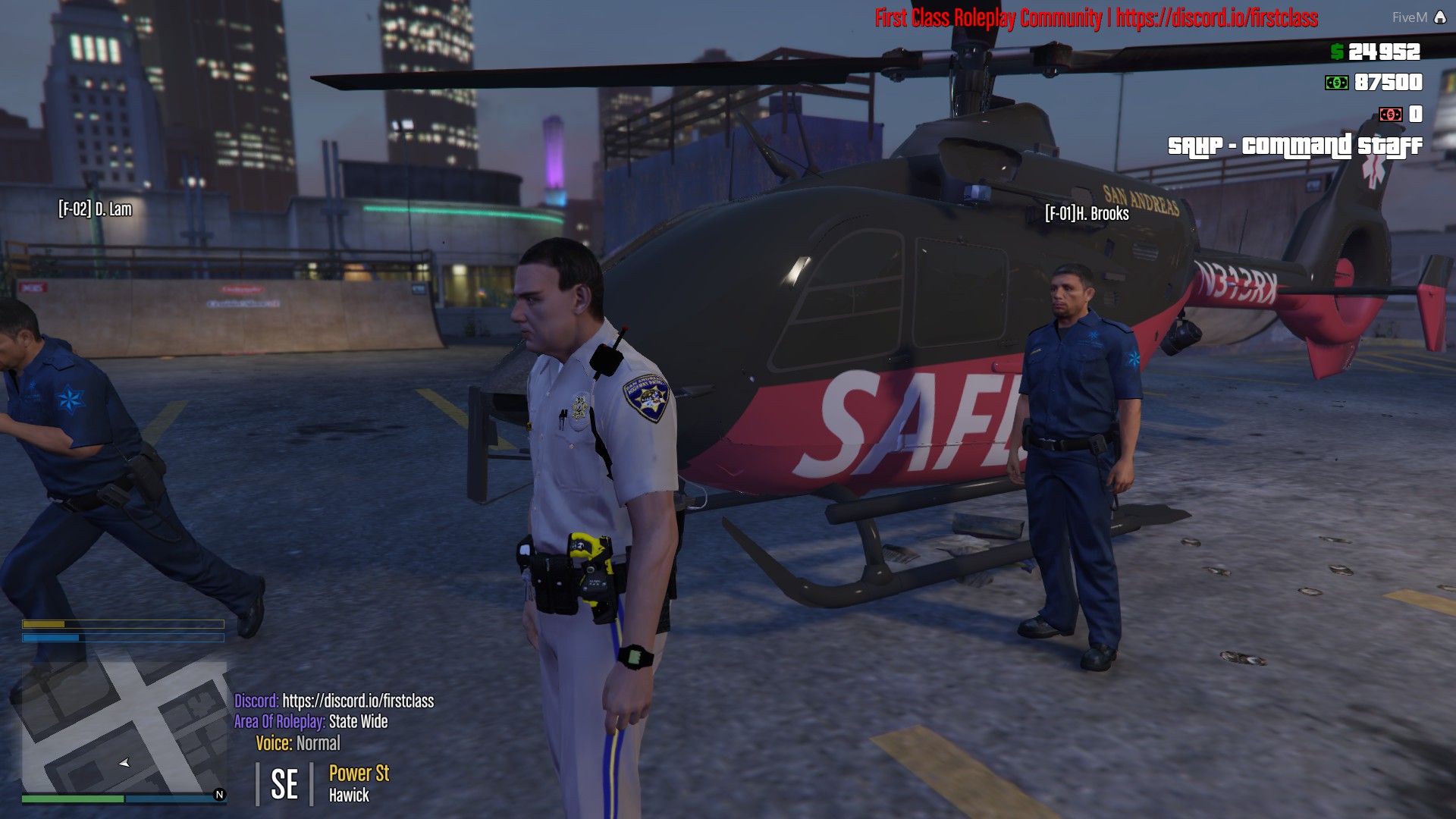Click the First Class Roleplay Community title

pyautogui.click(x=987, y=20)
